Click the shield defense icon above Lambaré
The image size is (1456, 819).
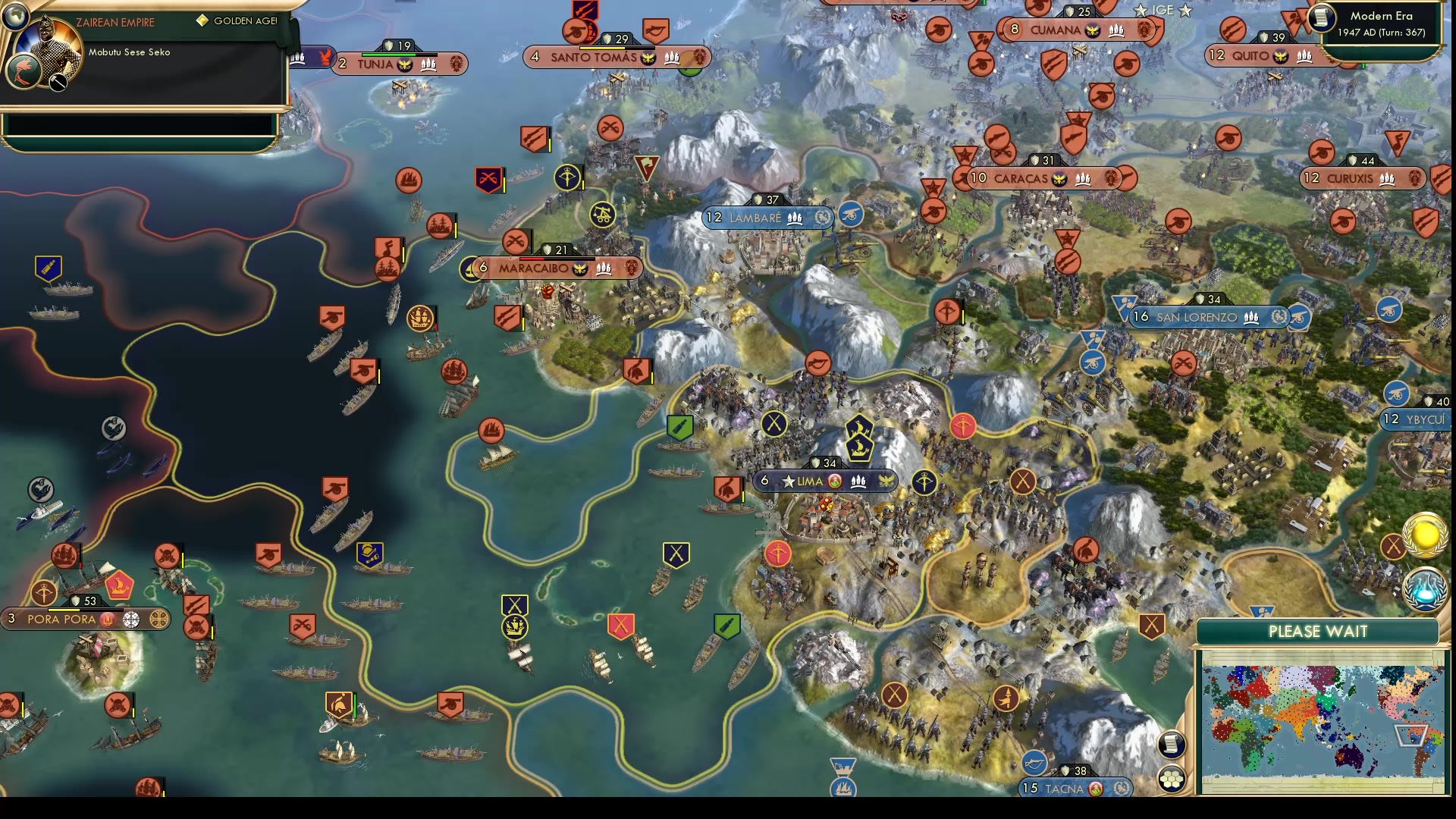(x=758, y=200)
